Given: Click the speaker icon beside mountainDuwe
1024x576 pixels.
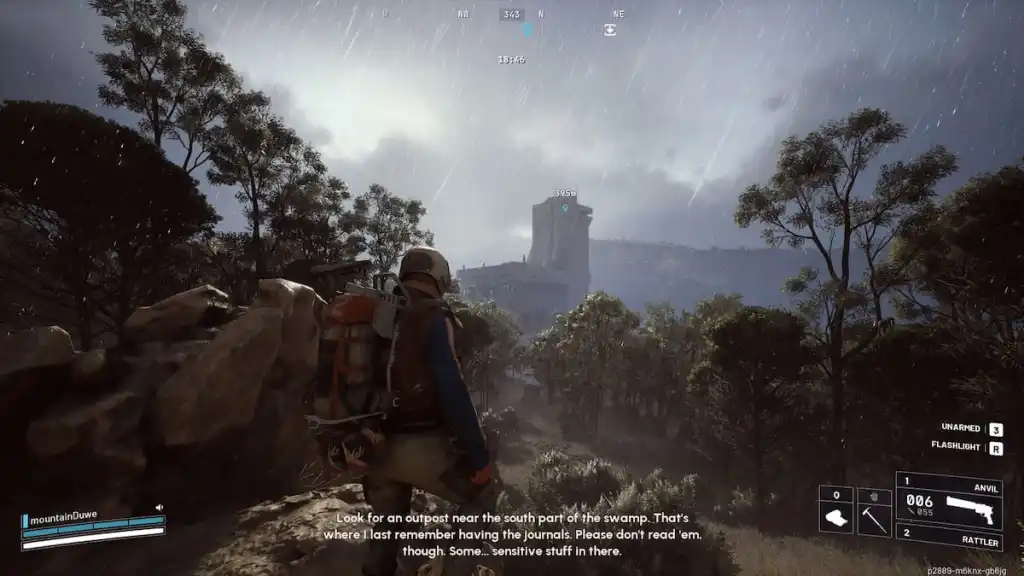Looking at the screenshot, I should point(159,508).
